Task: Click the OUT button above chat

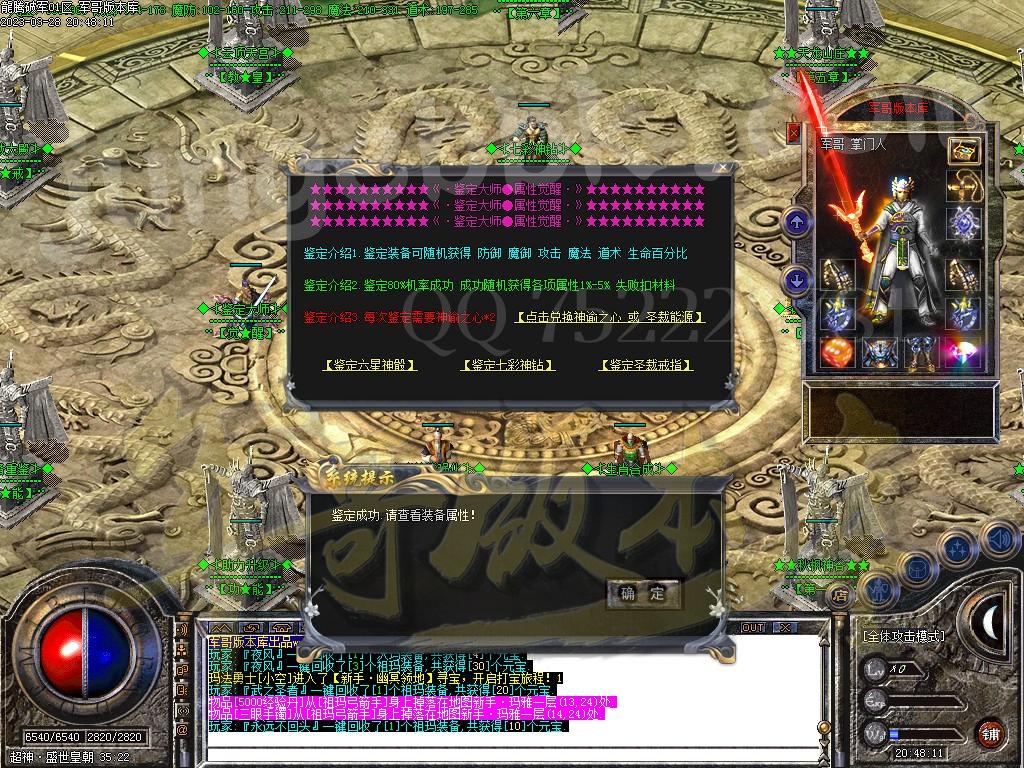Action: pos(752,627)
